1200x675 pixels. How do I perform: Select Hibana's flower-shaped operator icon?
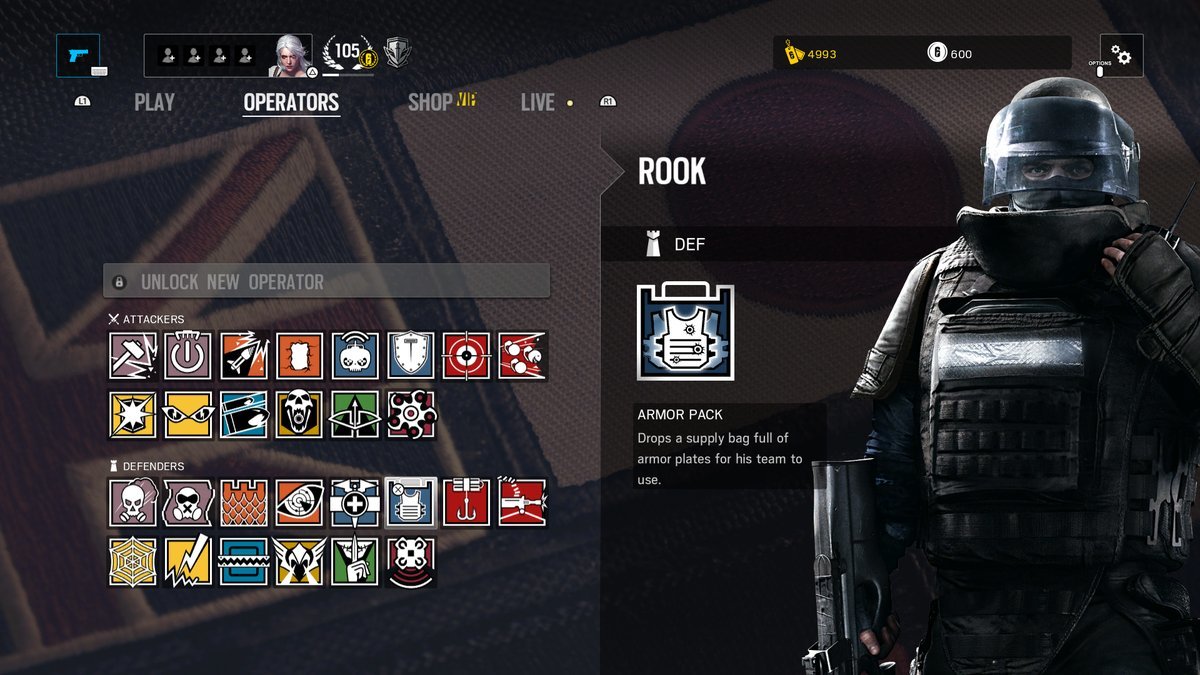click(411, 414)
